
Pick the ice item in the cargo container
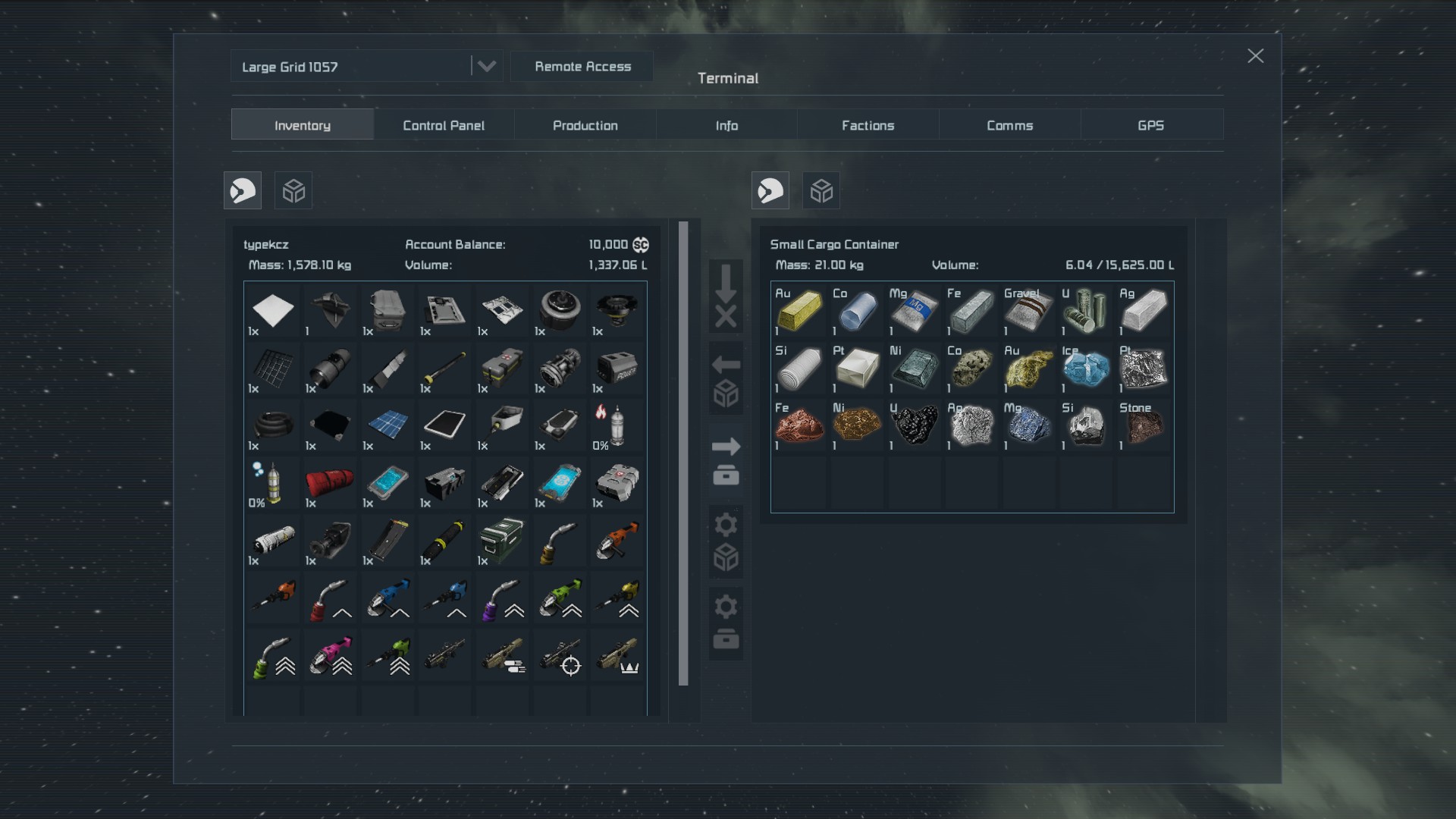click(x=1086, y=368)
